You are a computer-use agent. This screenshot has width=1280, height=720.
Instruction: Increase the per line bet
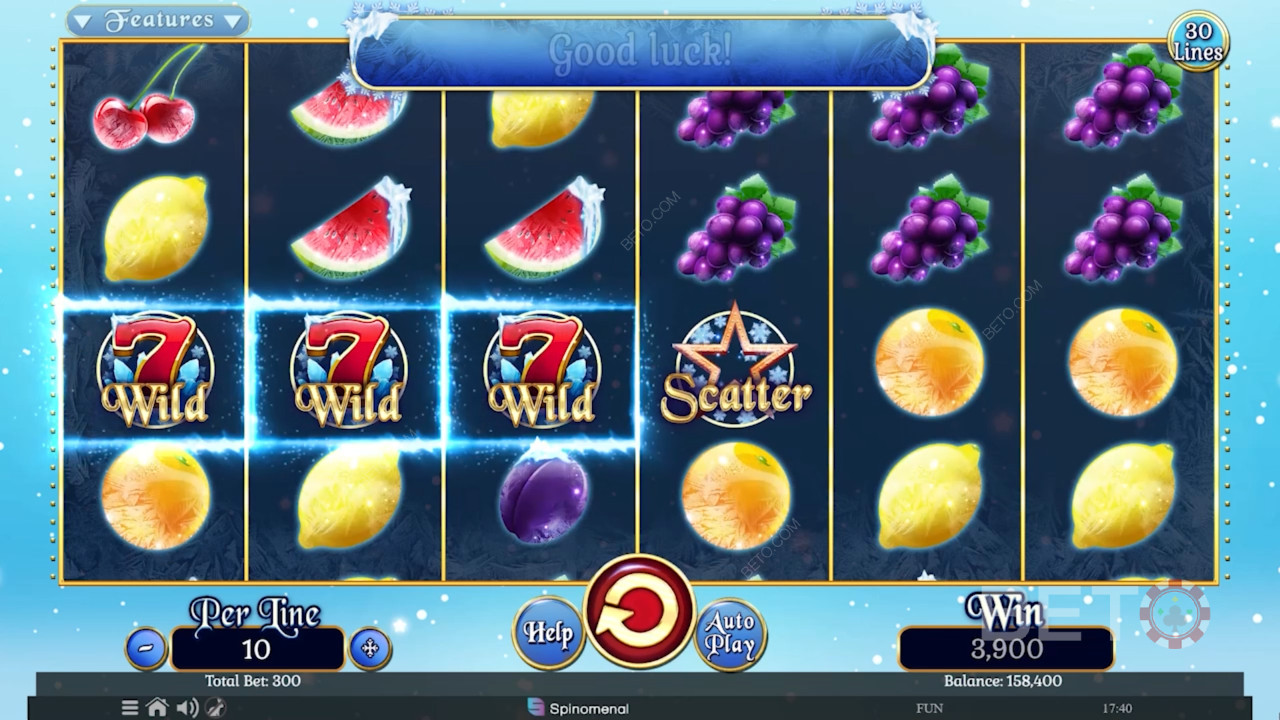pyautogui.click(x=369, y=649)
